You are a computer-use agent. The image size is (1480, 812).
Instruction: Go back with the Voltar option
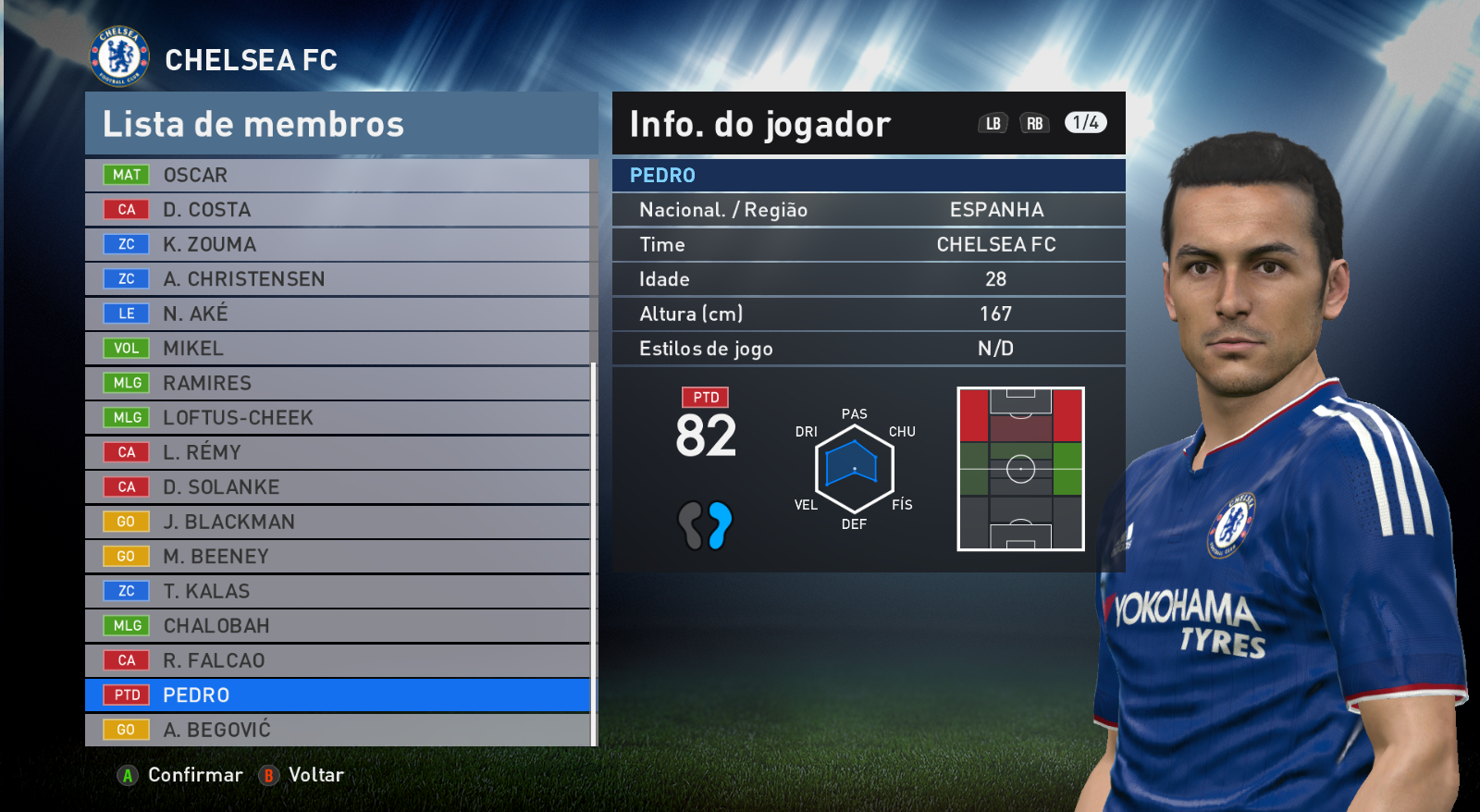[302, 775]
